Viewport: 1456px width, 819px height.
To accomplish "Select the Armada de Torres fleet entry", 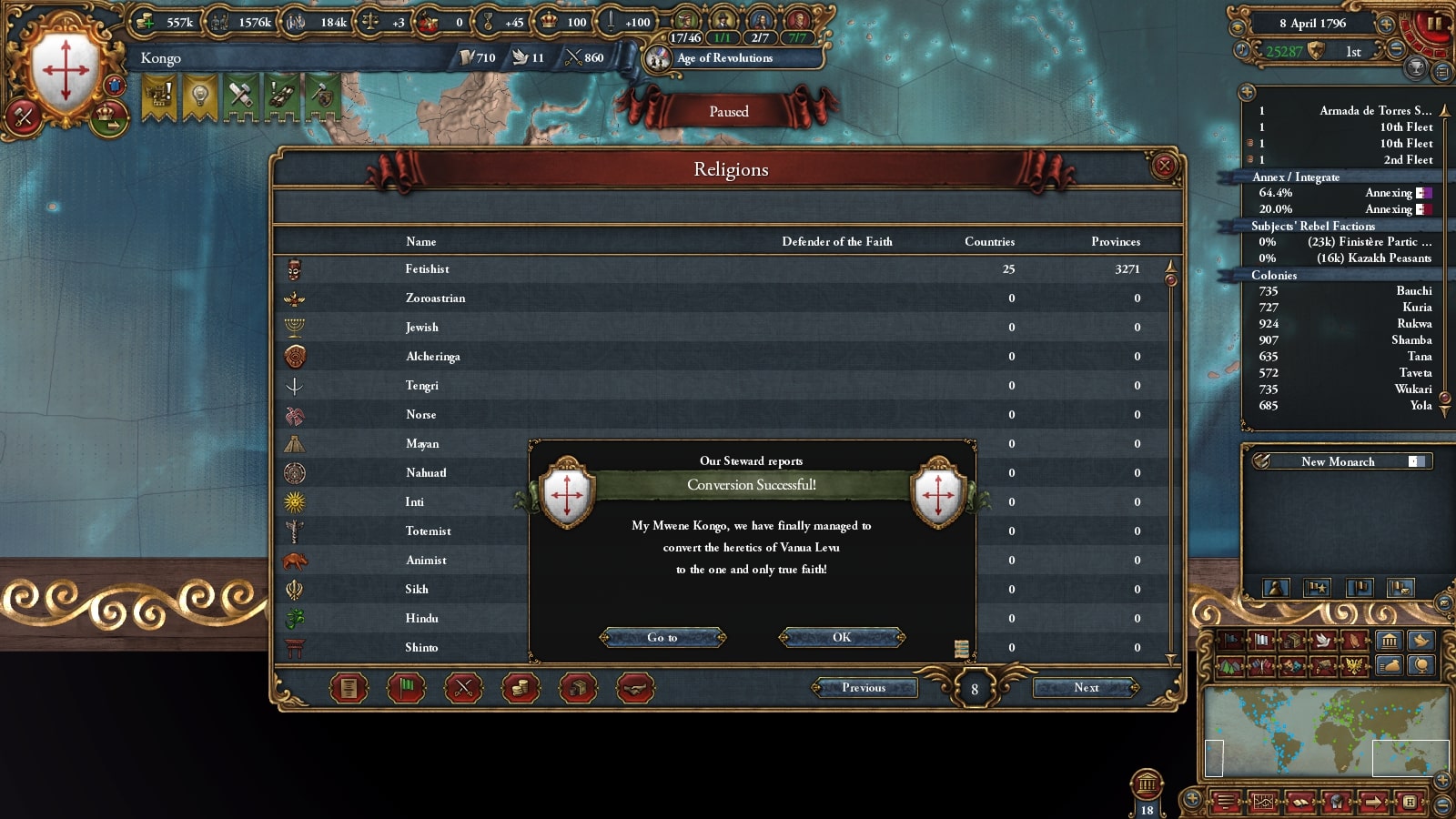I will pos(1374,111).
